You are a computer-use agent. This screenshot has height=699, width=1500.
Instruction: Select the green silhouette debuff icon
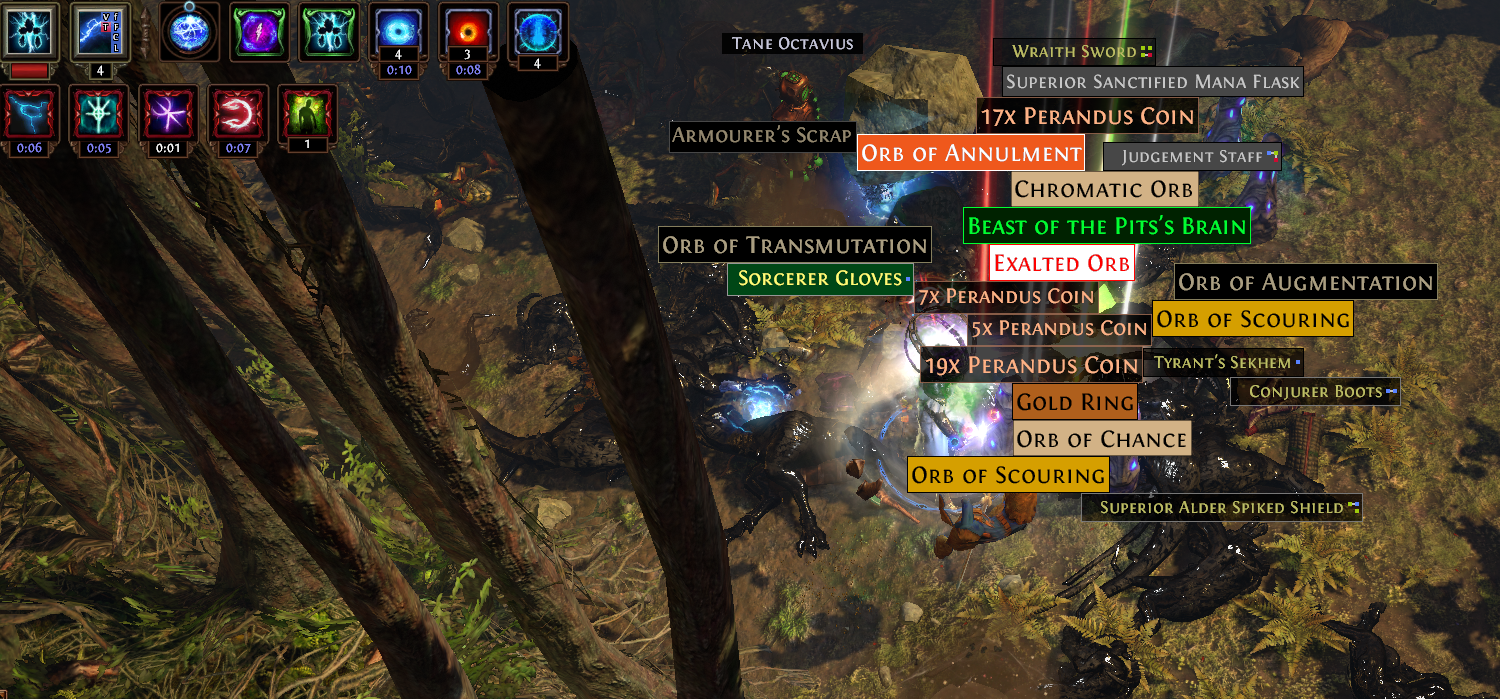308,111
